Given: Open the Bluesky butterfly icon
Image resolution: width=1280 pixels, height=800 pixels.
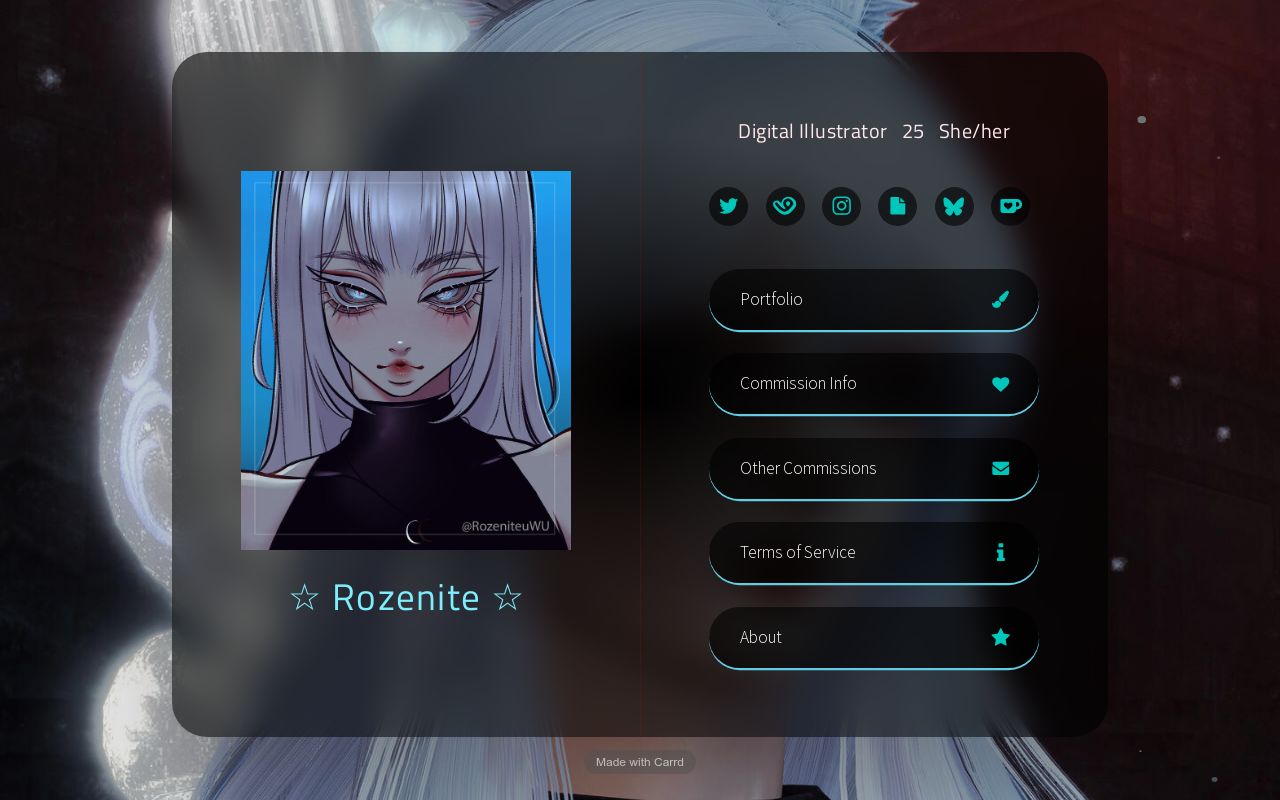Looking at the screenshot, I should (954, 206).
